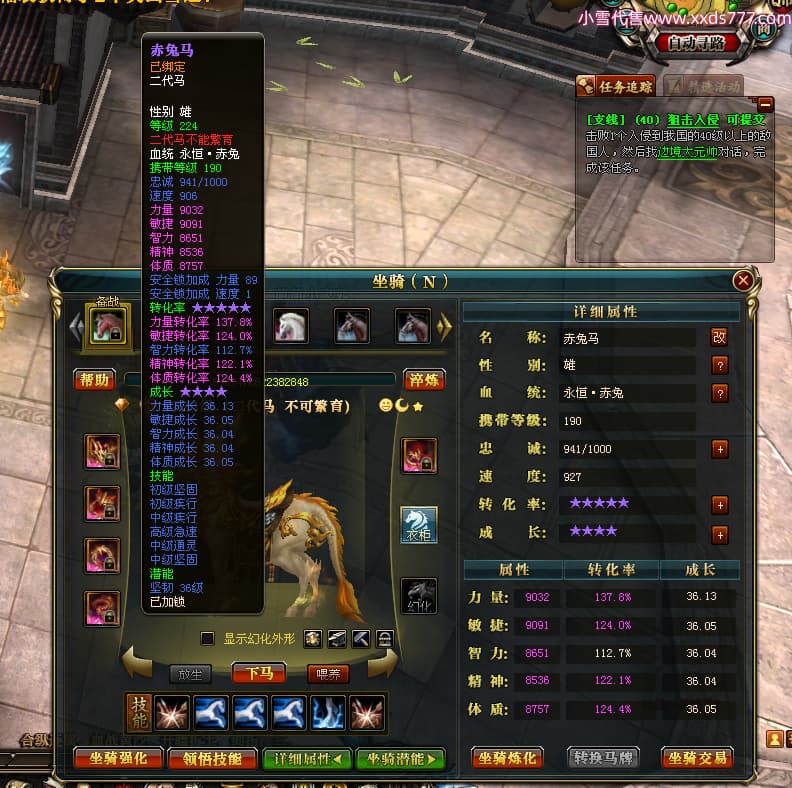Add loyalty with the 忠诚 plus button
Viewport: 792px width, 788px height.
tap(719, 449)
